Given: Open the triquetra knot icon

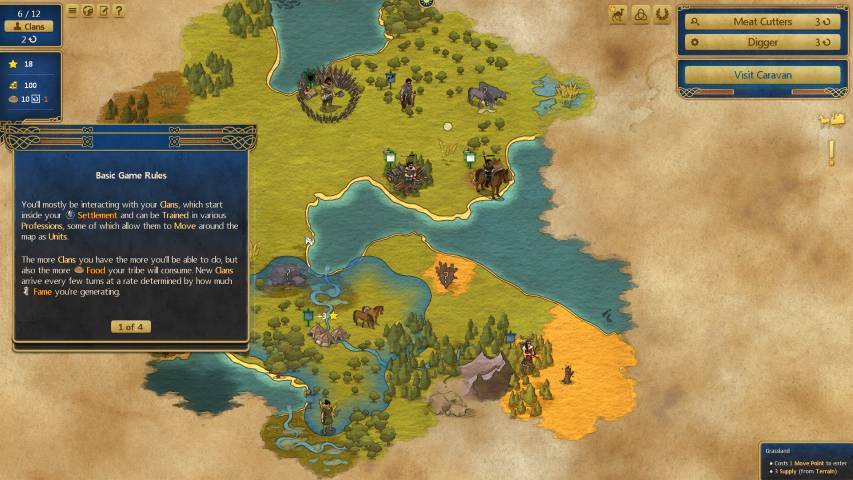Looking at the screenshot, I should click(x=640, y=14).
